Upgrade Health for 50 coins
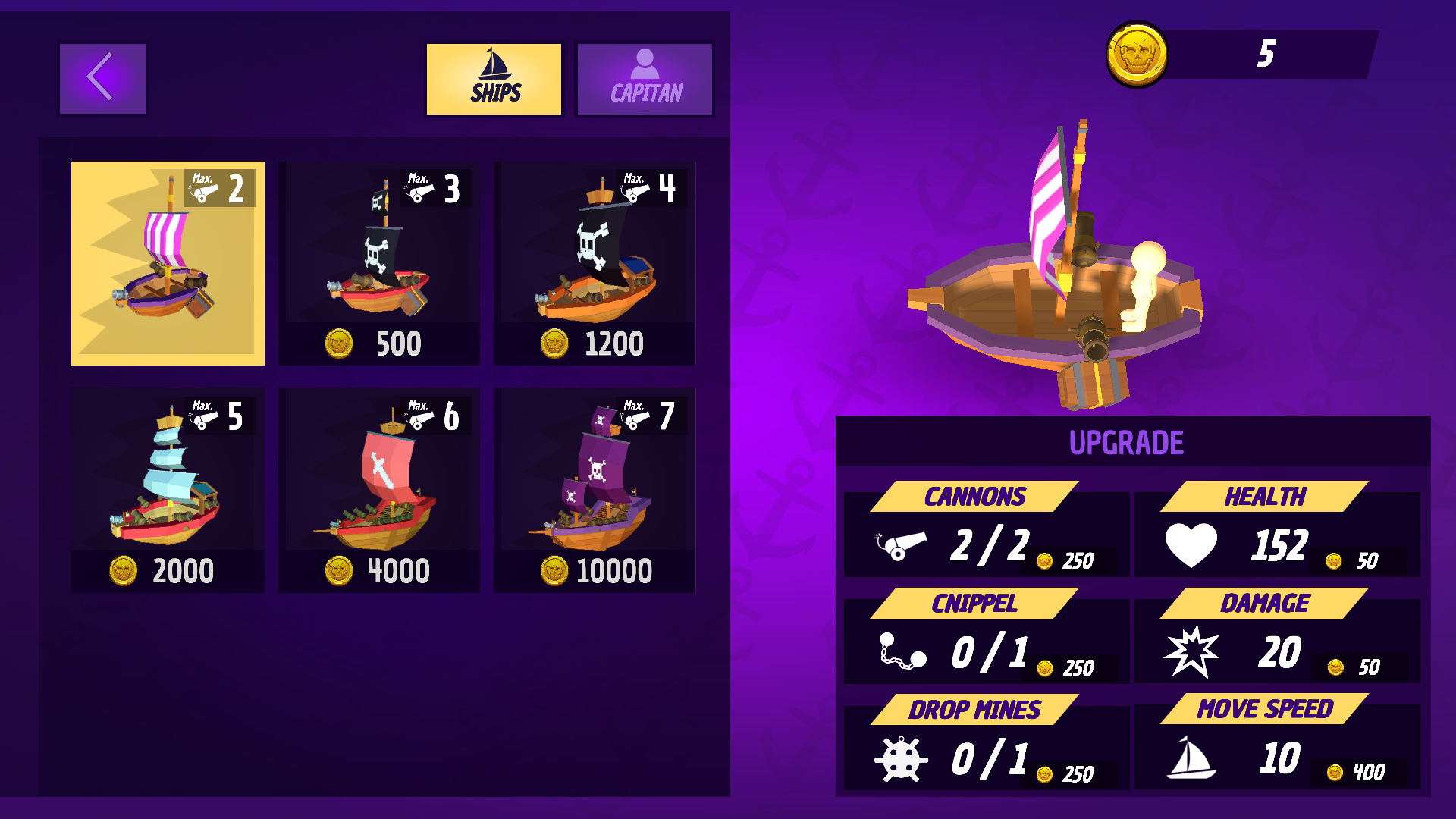The height and width of the screenshot is (819, 1456). [x=1358, y=560]
